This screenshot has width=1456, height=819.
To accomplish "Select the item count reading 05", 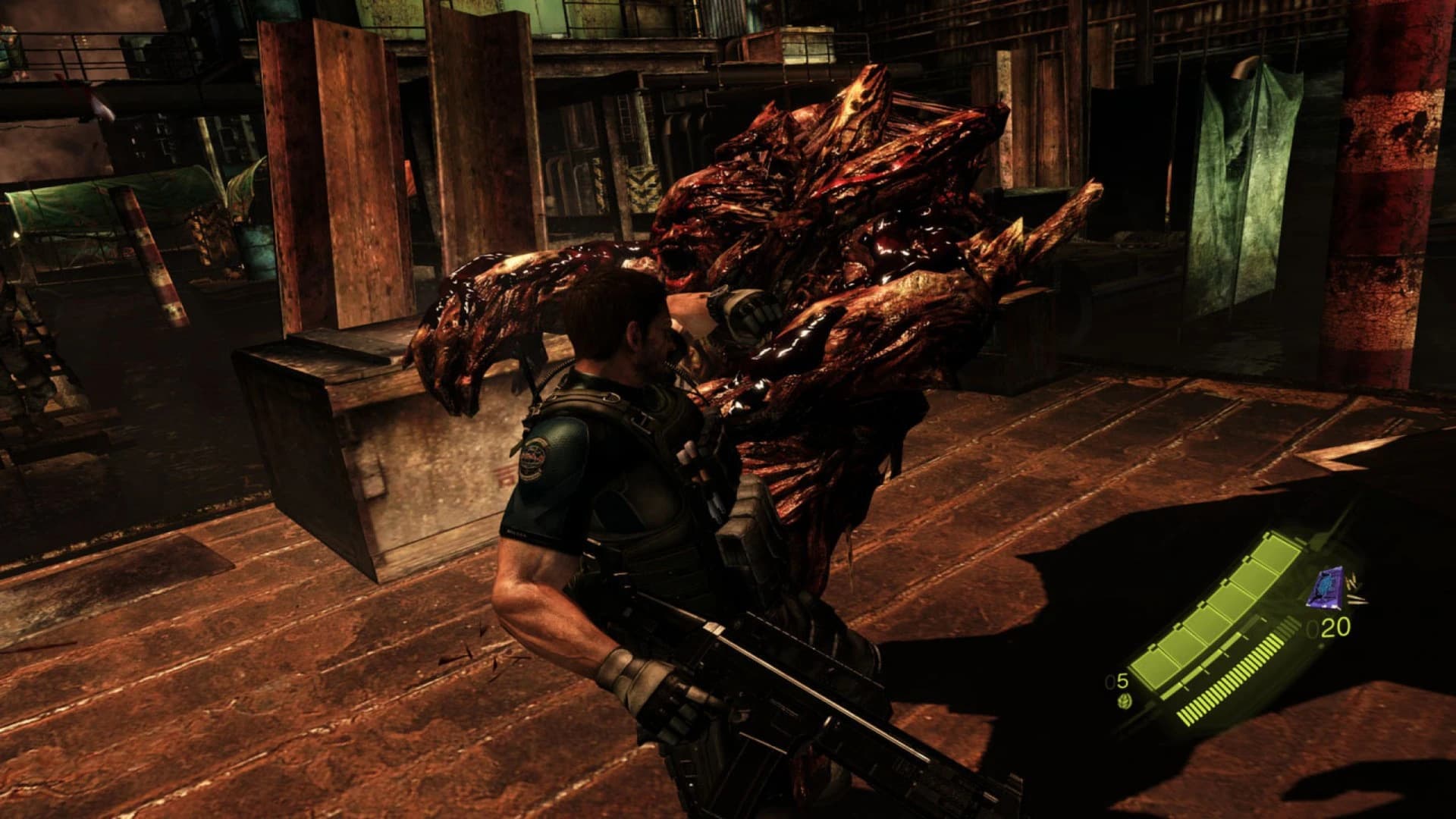I will point(1117,682).
